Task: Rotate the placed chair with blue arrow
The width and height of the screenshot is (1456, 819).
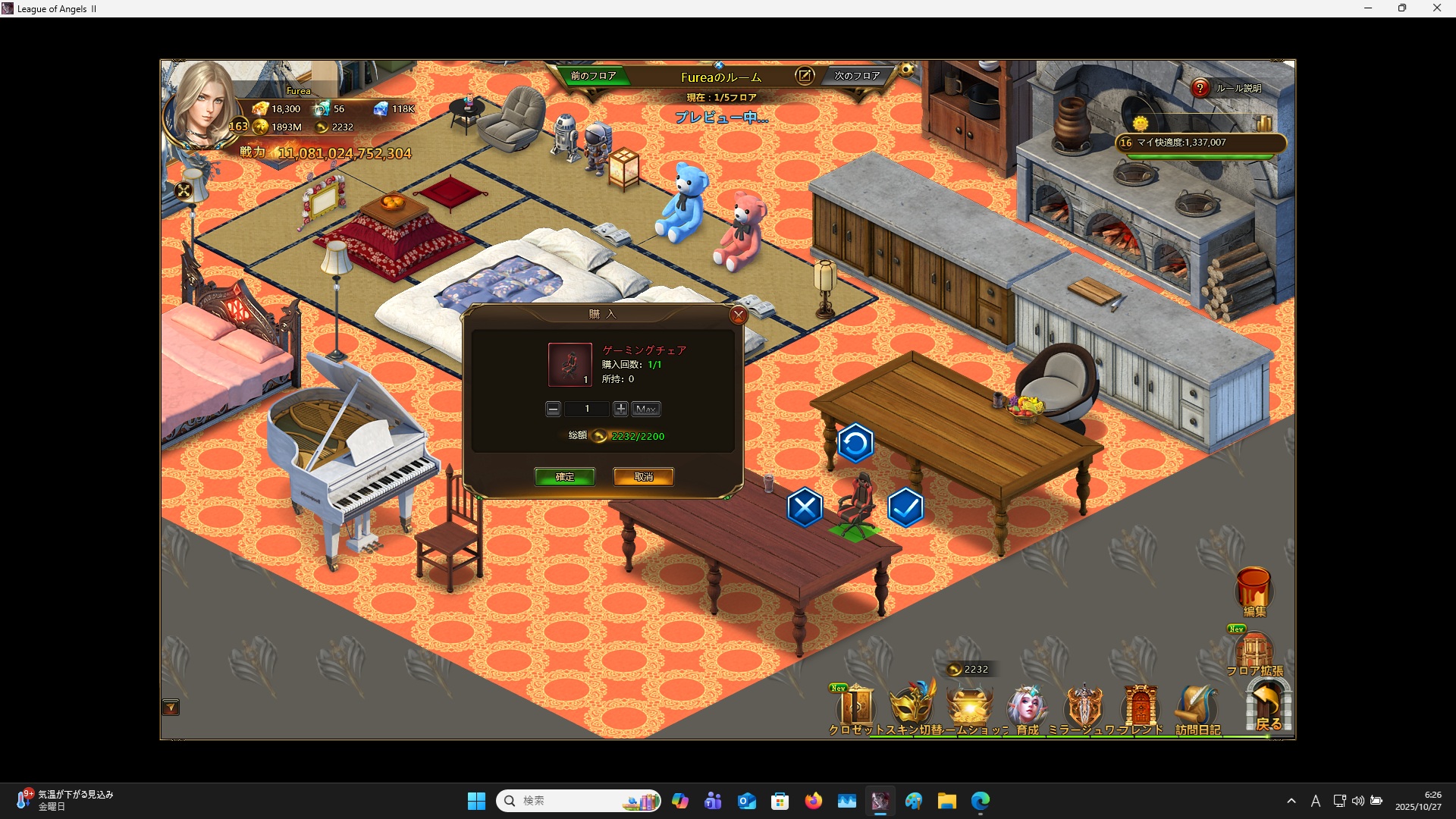Action: click(855, 444)
